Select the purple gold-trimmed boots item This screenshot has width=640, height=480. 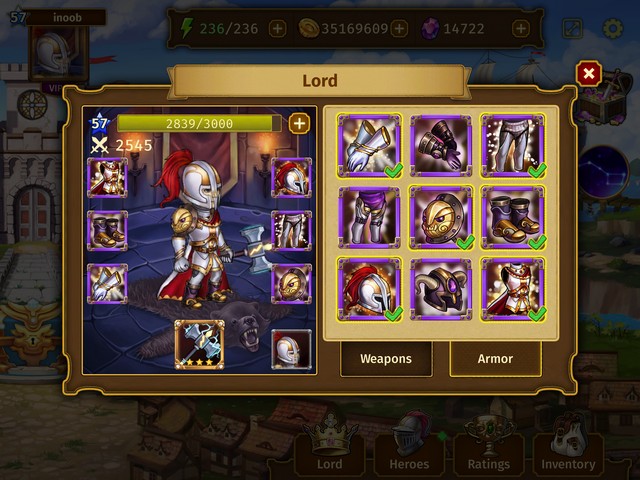pos(513,217)
